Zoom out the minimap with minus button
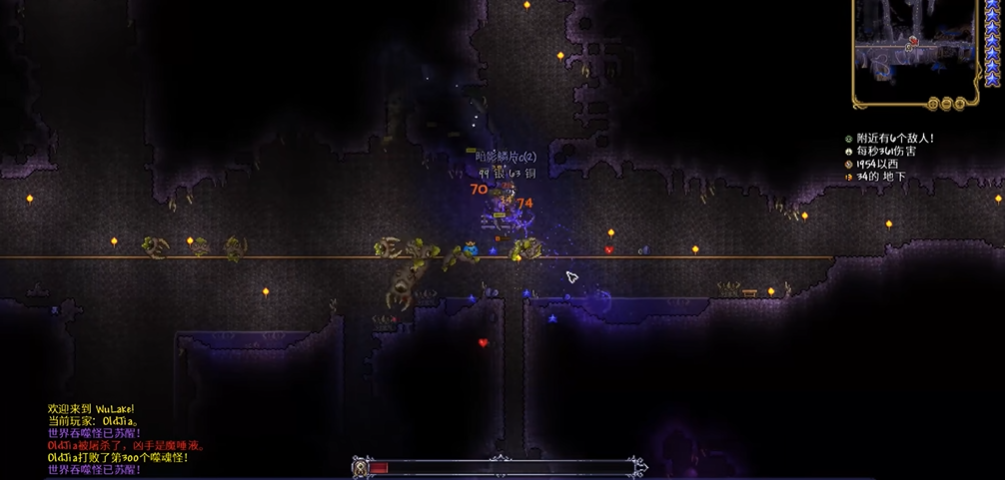 point(945,103)
